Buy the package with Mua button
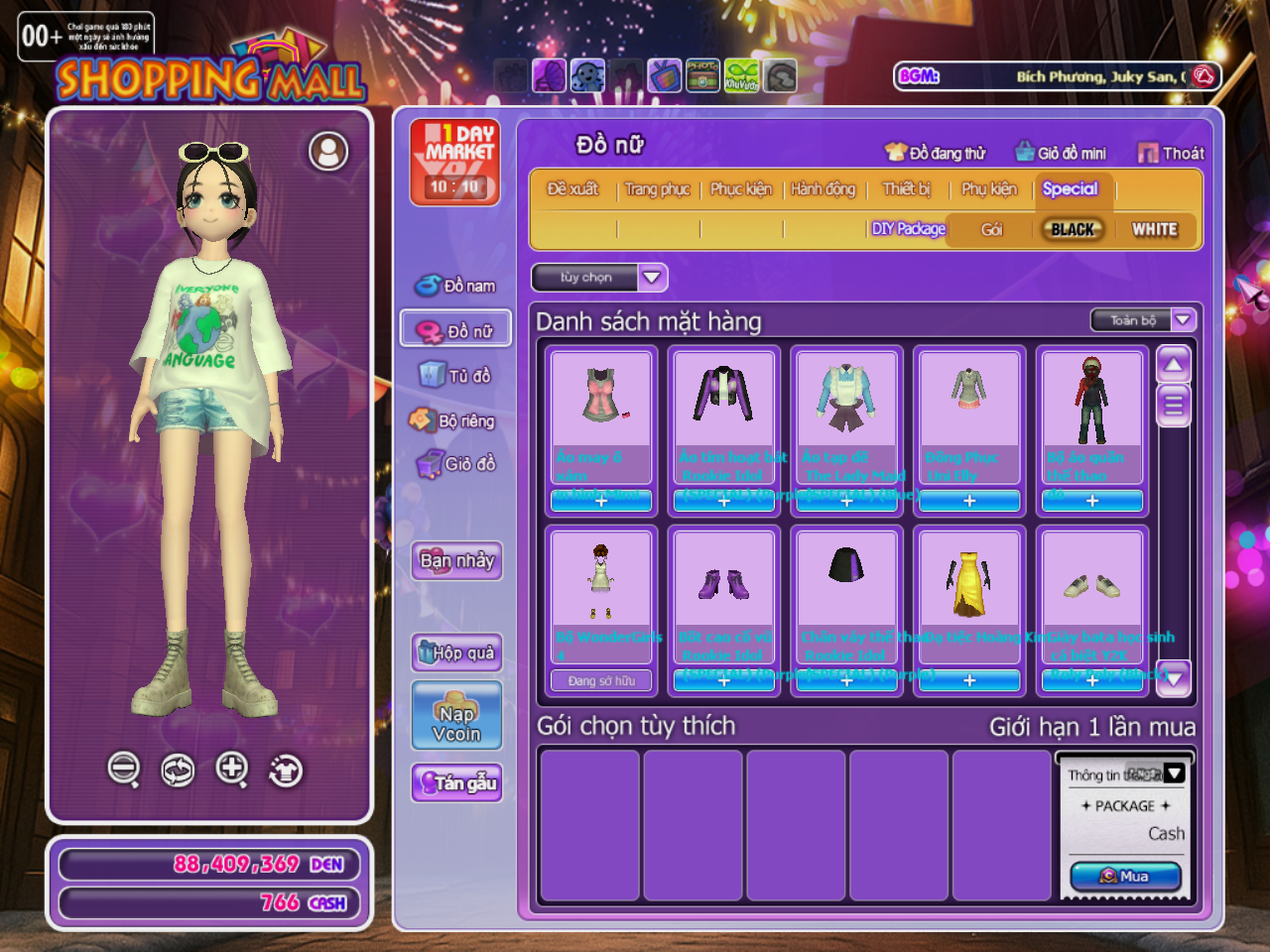 pyautogui.click(x=1125, y=877)
